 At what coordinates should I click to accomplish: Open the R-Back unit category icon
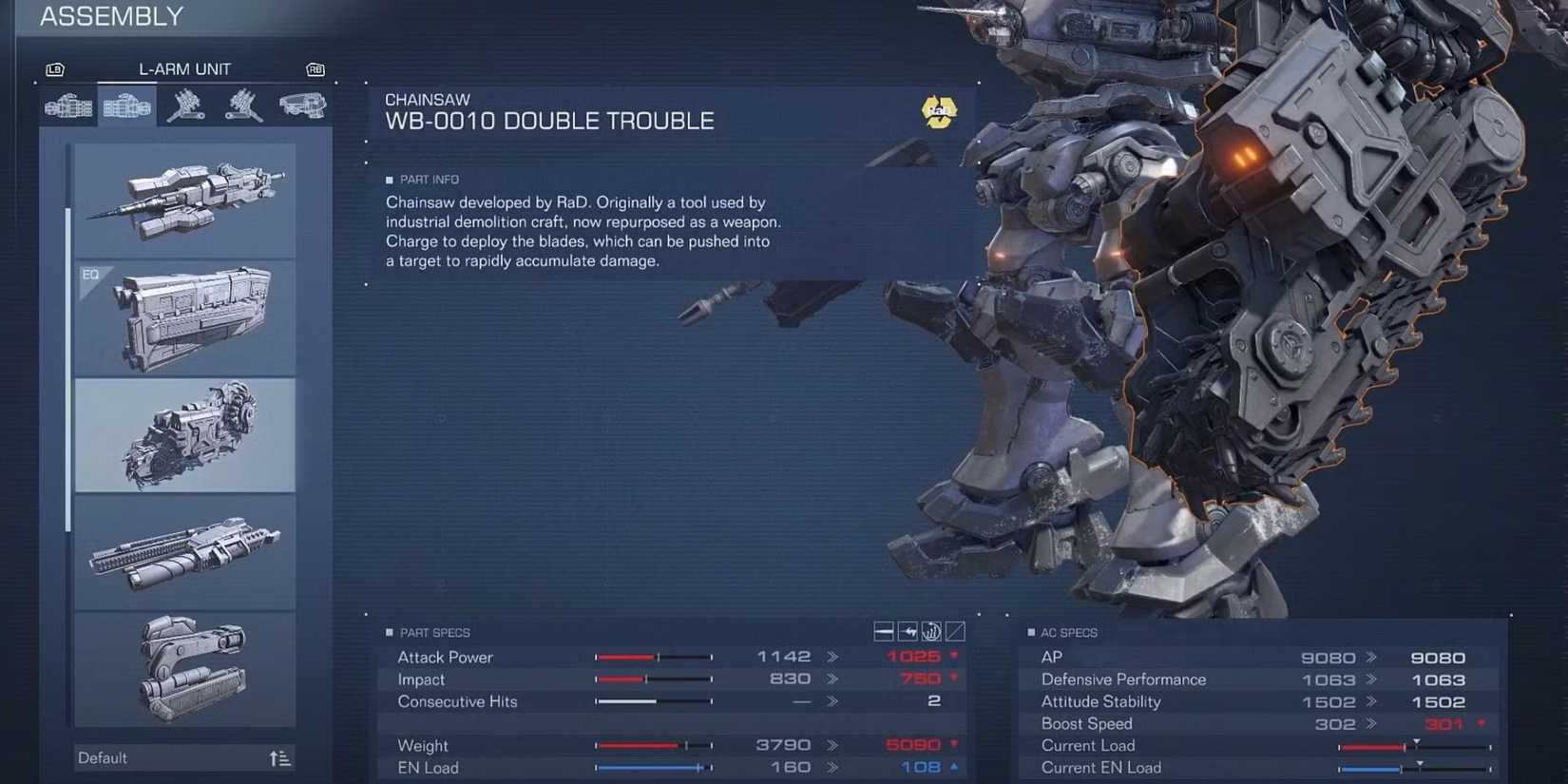186,106
